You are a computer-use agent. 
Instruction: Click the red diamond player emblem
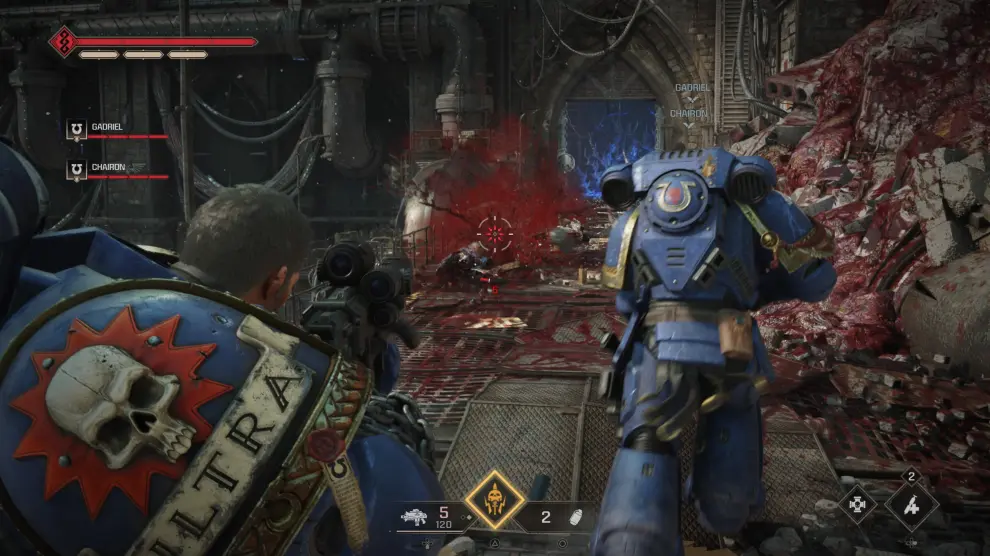tap(63, 42)
